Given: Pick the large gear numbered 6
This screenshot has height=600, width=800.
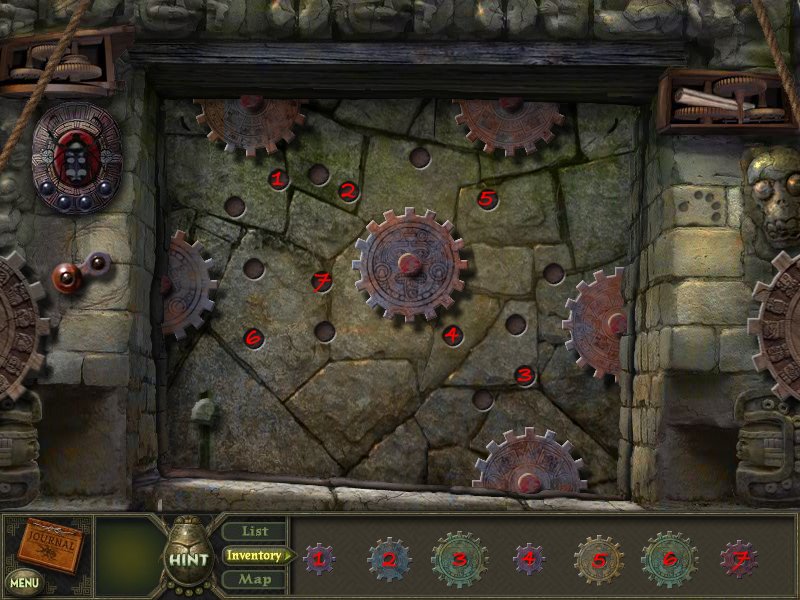Looking at the screenshot, I should click(x=669, y=559).
